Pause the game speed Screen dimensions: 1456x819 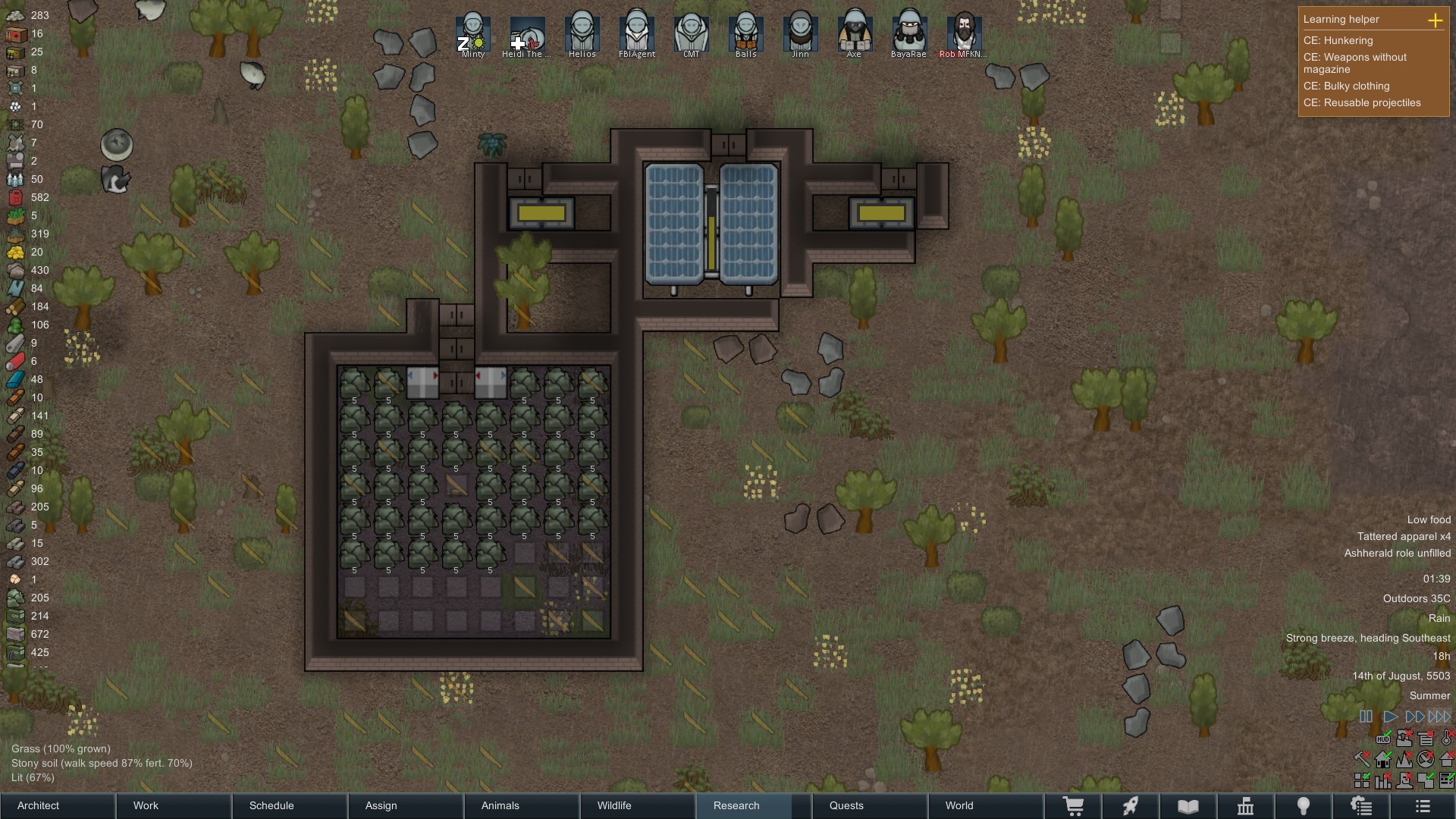(1366, 717)
